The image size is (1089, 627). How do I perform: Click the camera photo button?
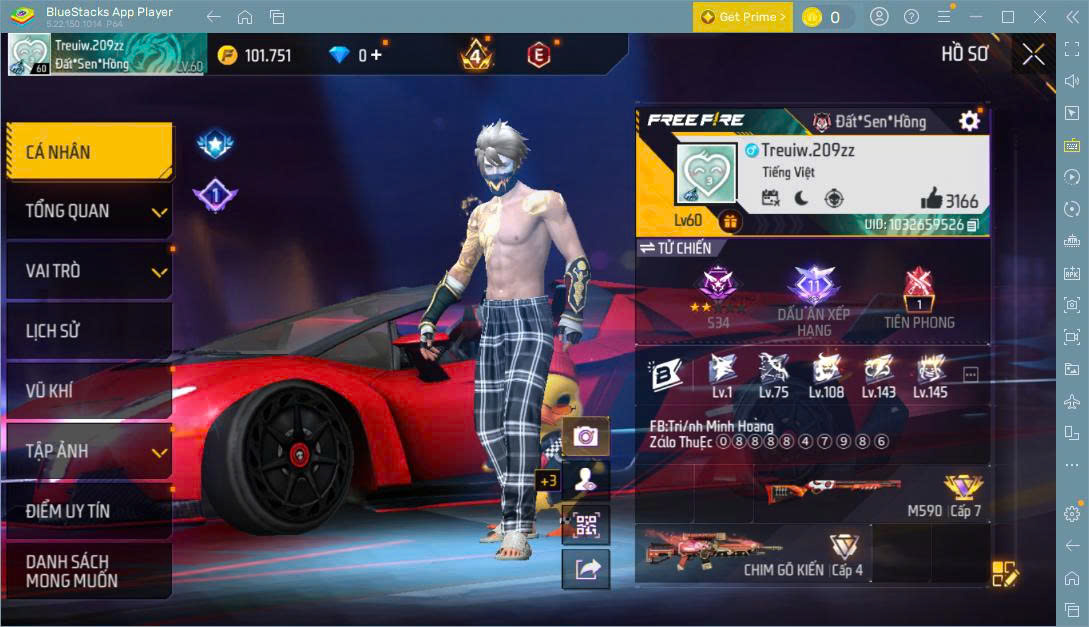(586, 436)
